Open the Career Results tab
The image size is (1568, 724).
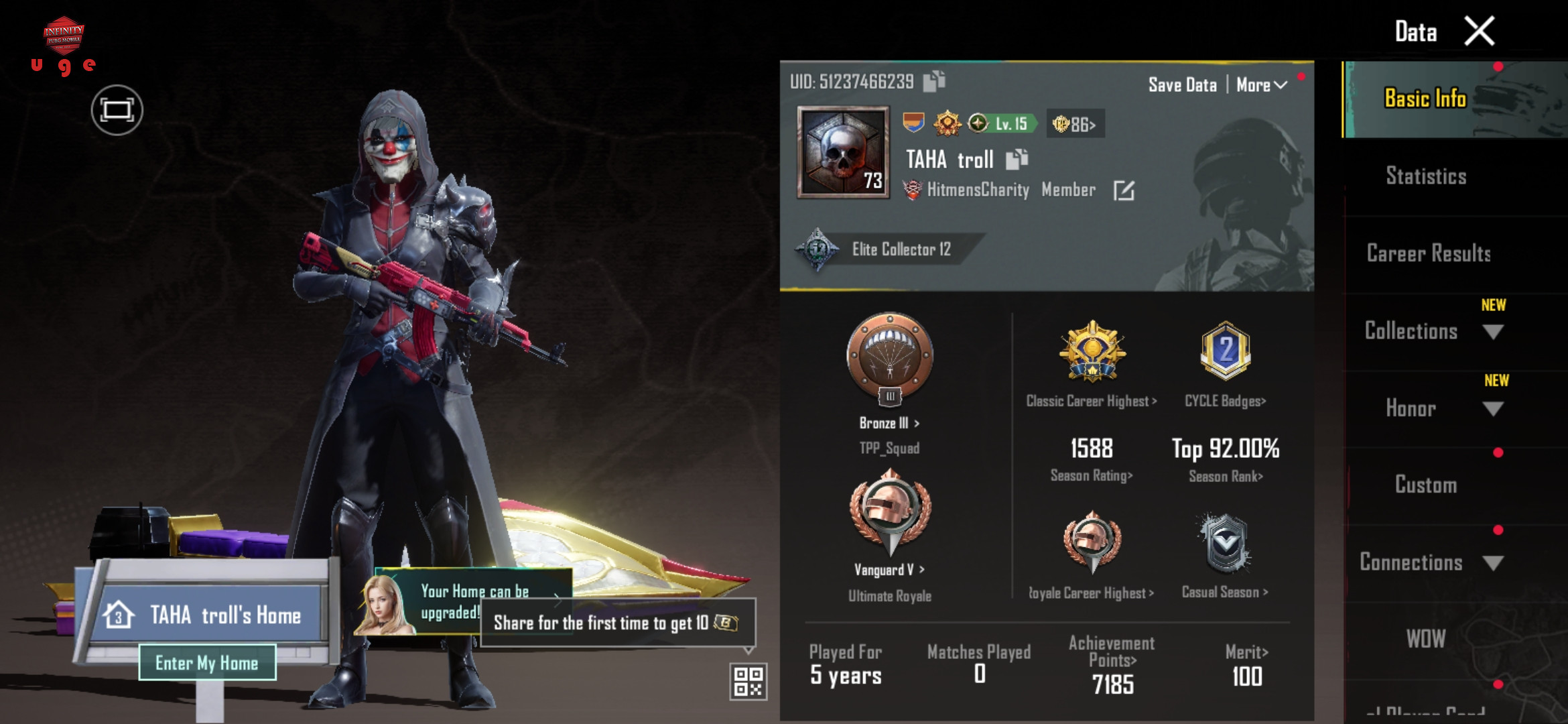[x=1429, y=253]
